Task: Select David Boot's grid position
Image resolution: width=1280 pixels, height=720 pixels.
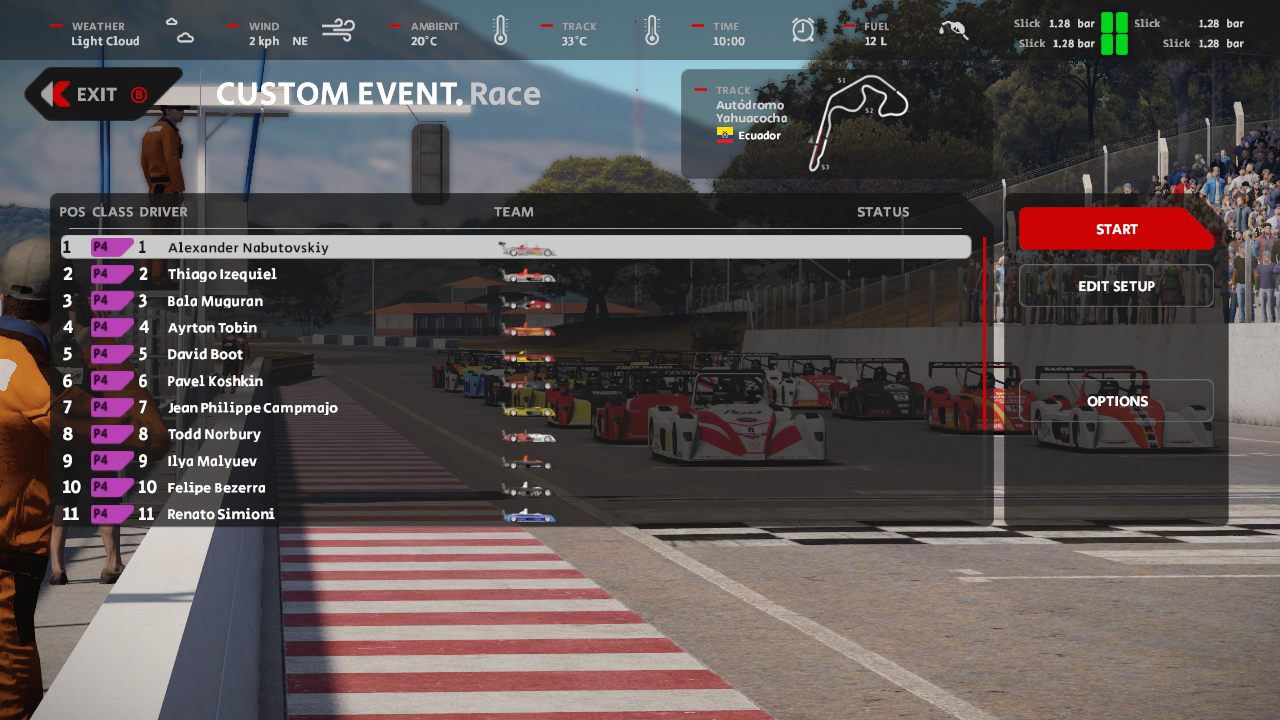Action: (x=205, y=354)
